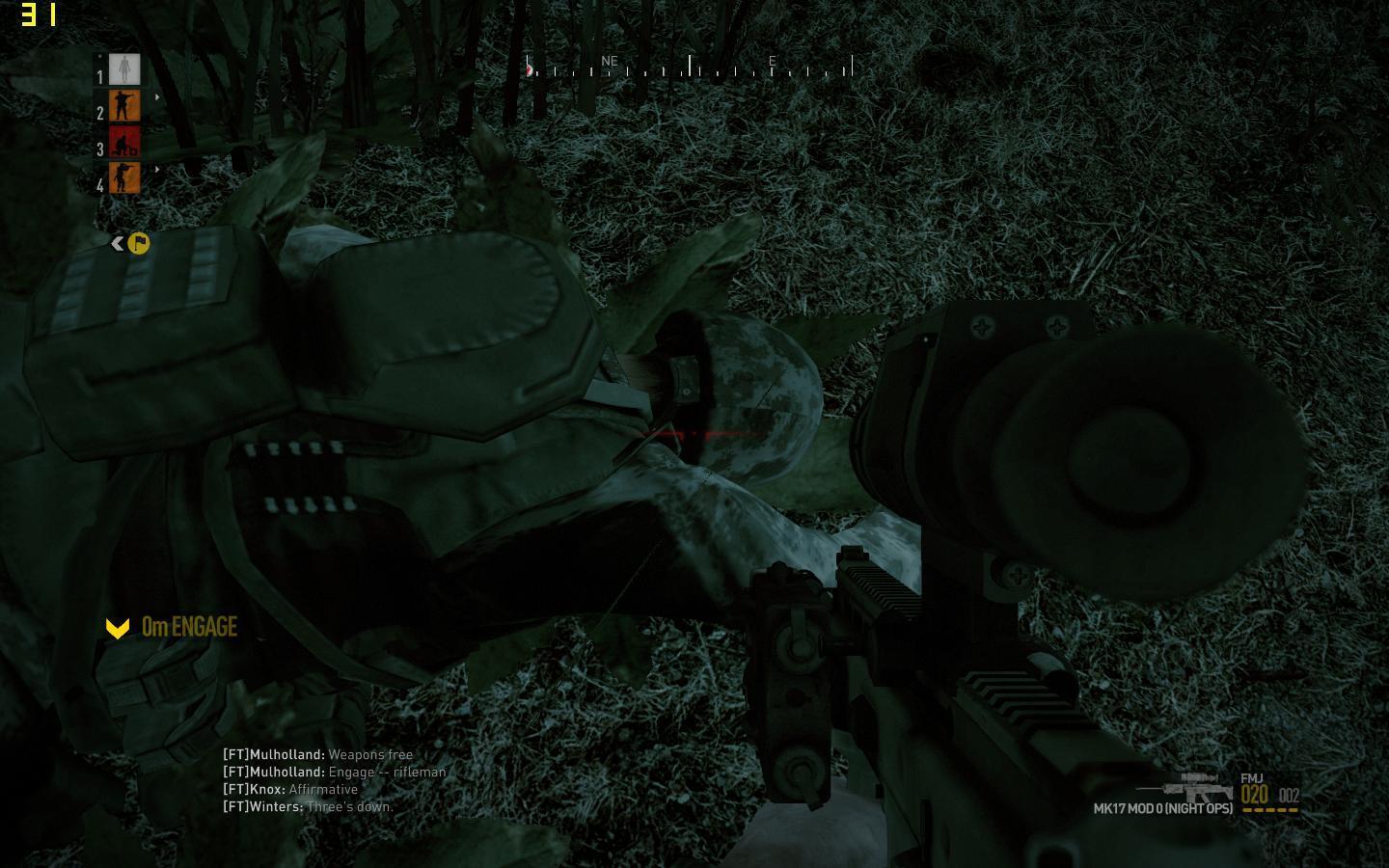Select squad member 1 portrait
This screenshot has width=1389, height=868.
tap(124, 69)
